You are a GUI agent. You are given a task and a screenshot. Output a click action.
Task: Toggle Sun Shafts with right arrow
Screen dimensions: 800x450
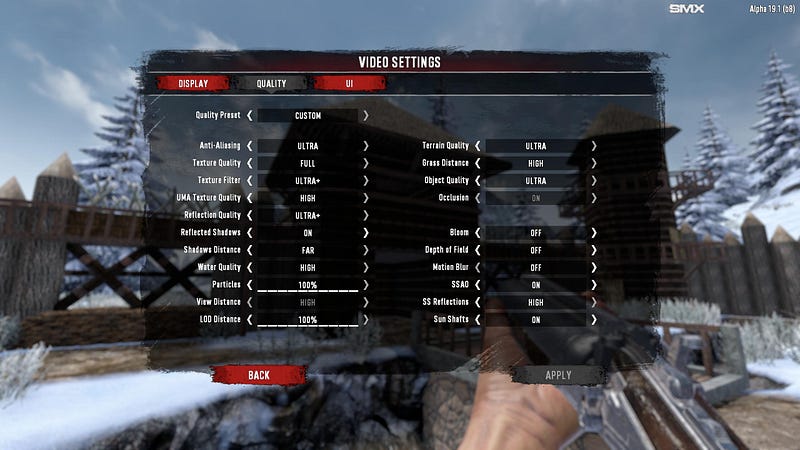594,320
